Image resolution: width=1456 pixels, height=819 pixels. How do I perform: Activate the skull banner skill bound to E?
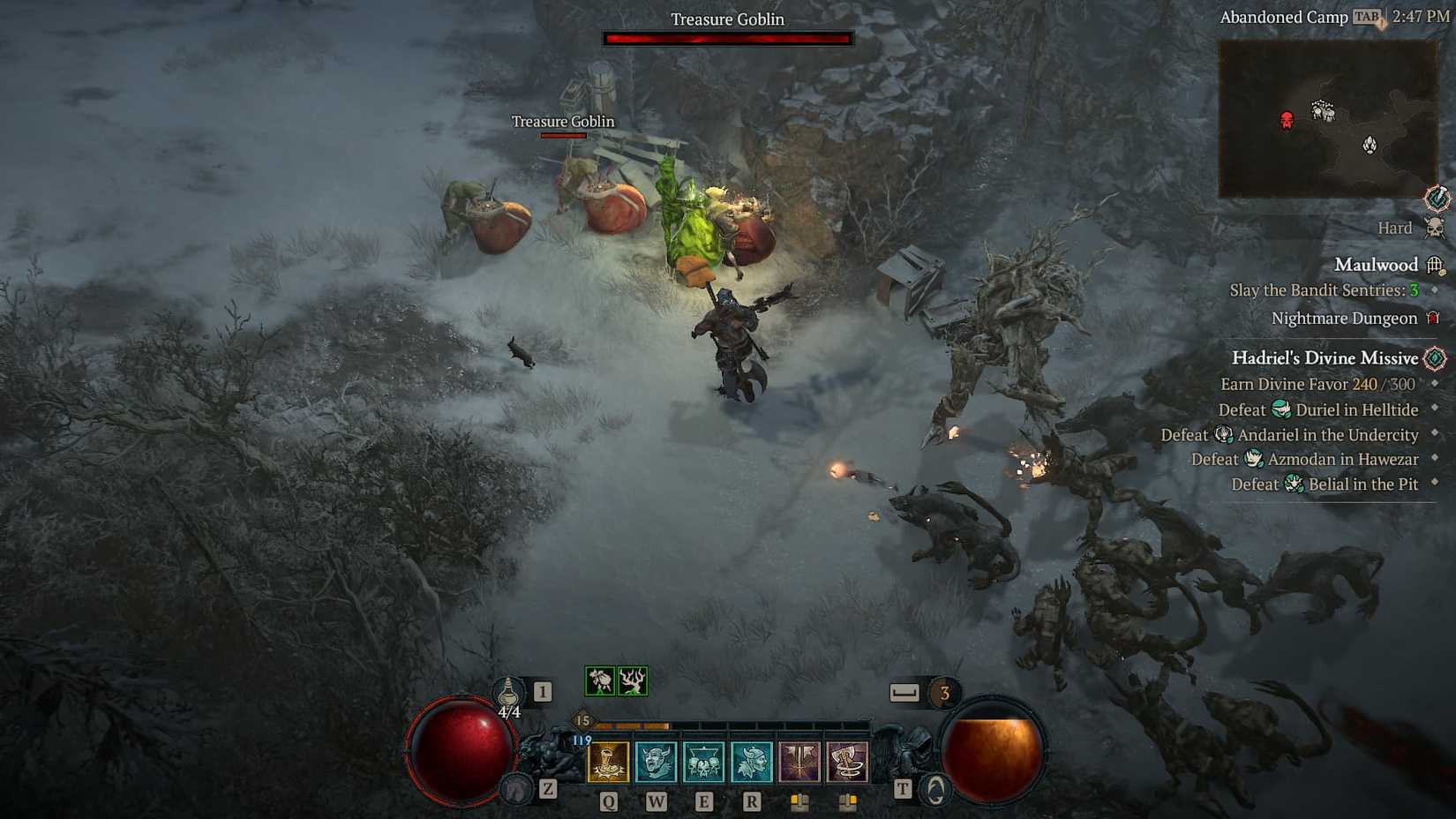click(x=702, y=760)
